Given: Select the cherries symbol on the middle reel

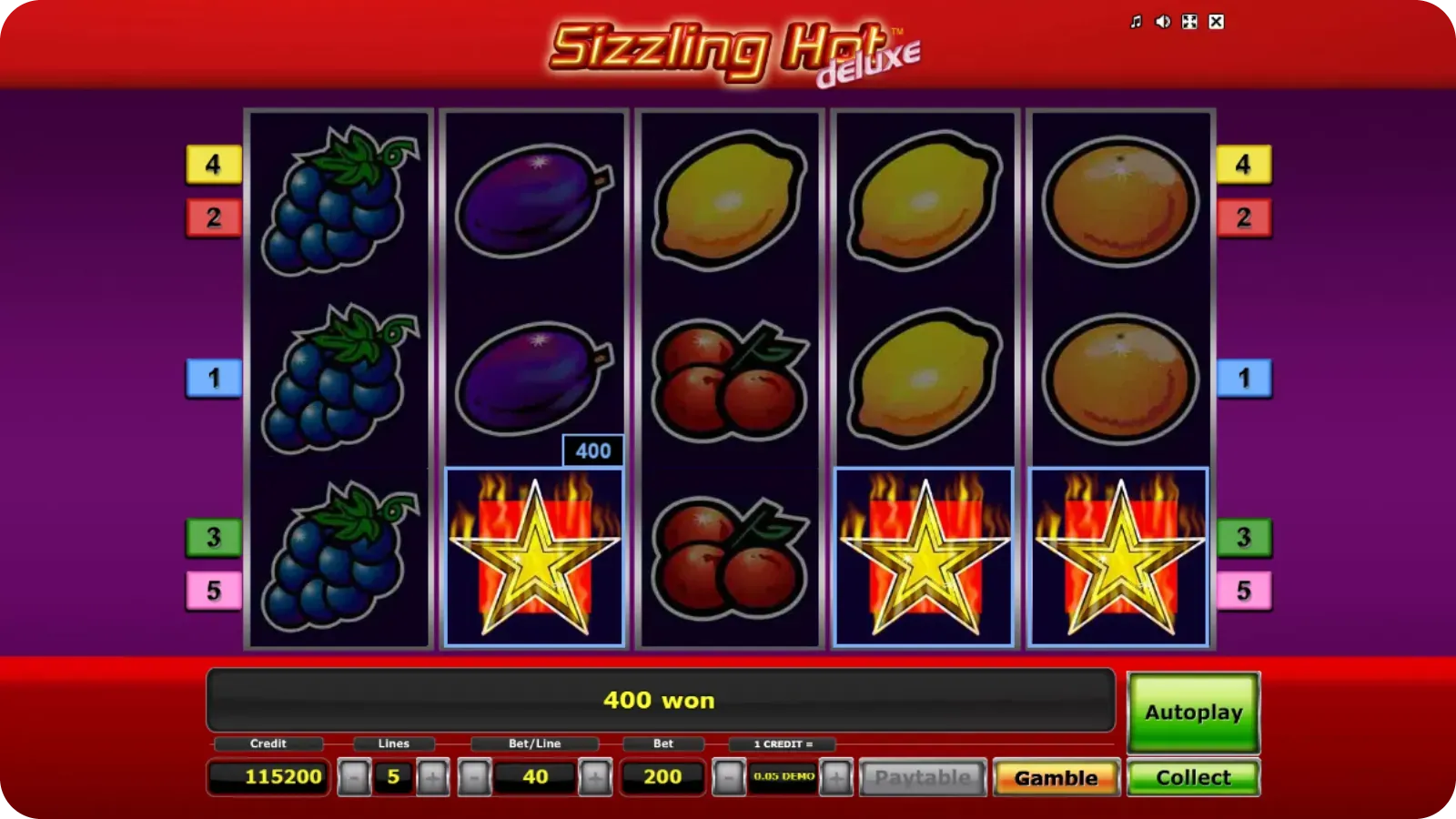Looking at the screenshot, I should coord(728,378).
